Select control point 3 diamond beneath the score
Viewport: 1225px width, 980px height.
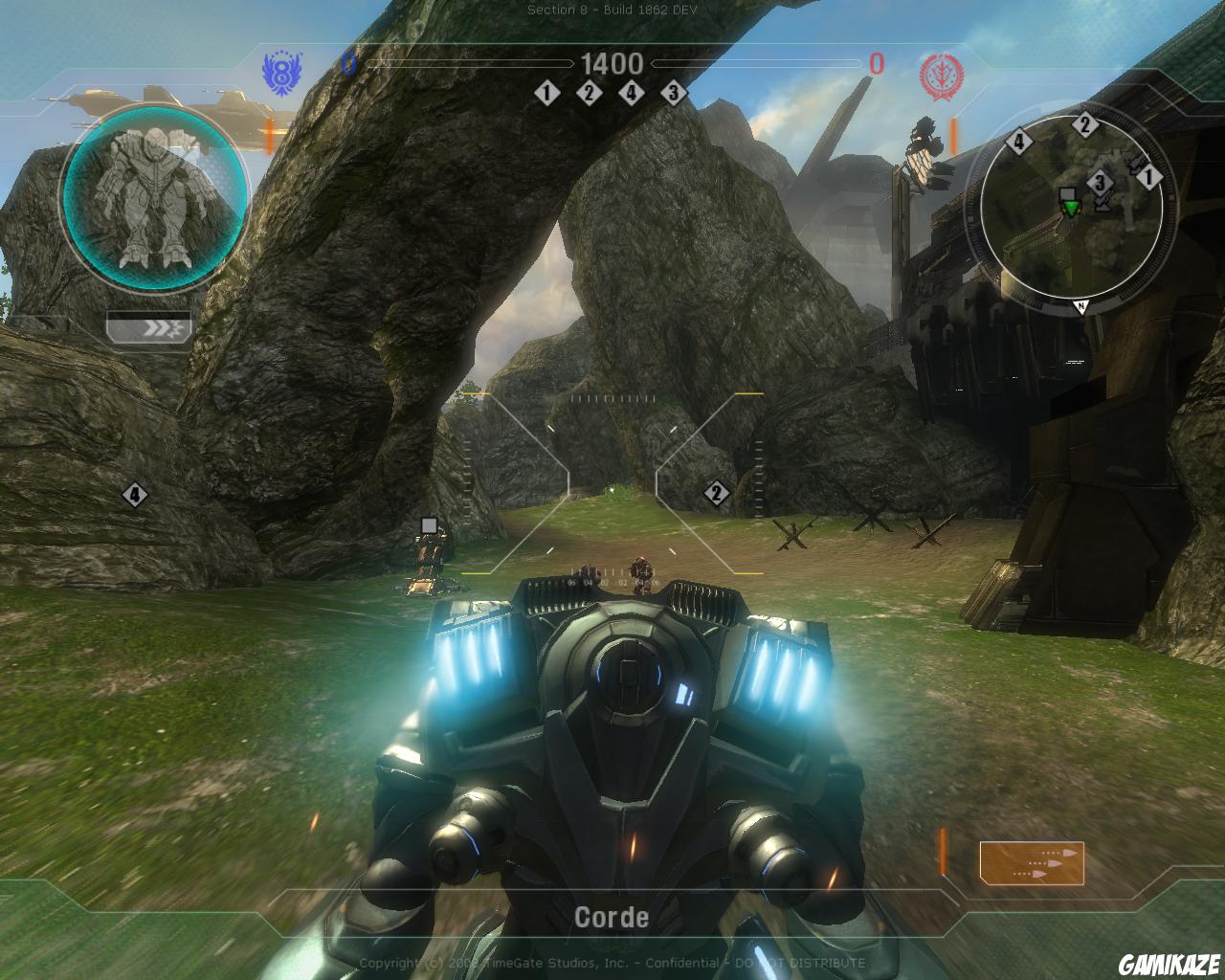point(673,93)
